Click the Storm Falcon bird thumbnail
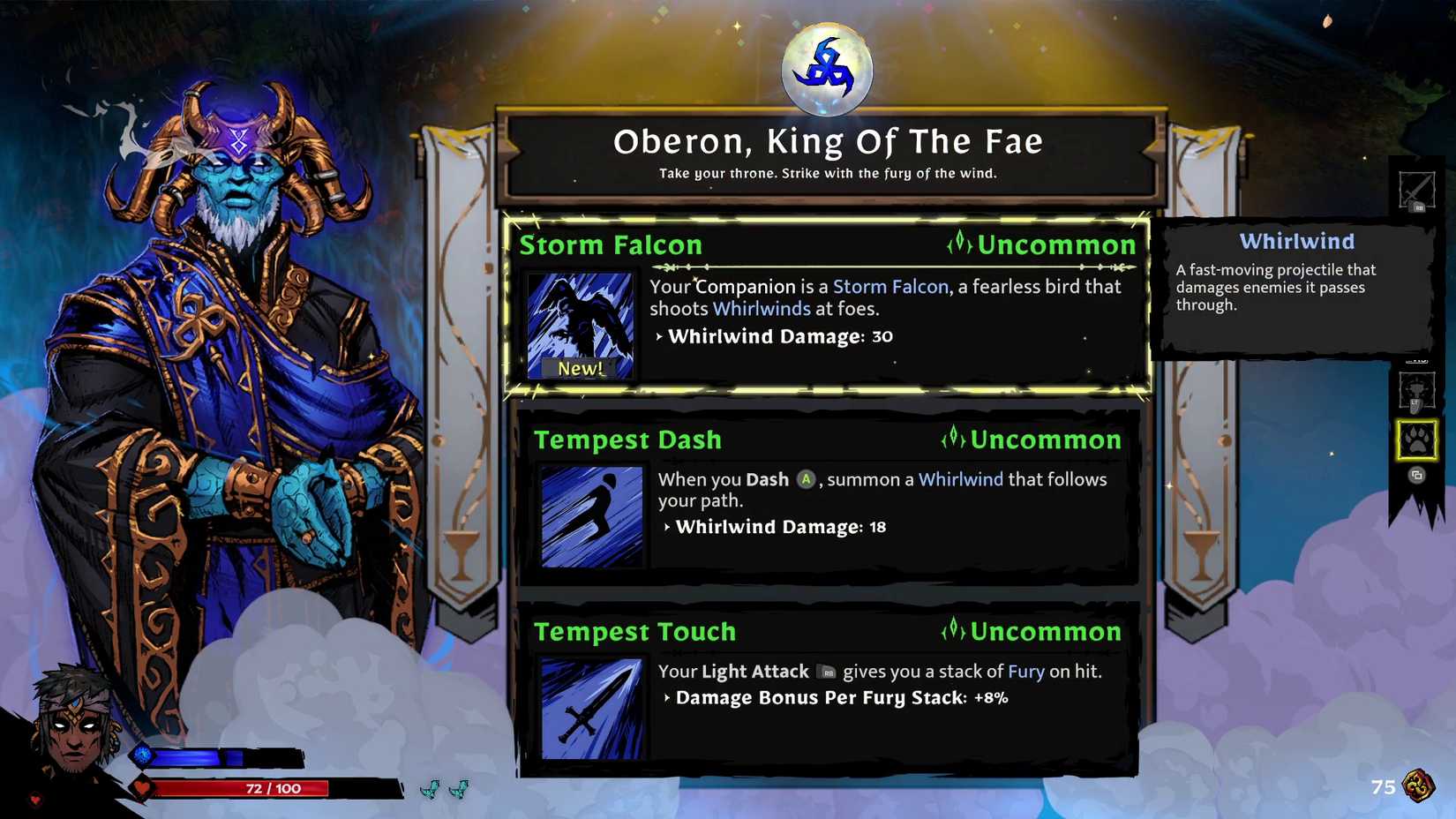Screen dimensions: 1456x819 point(580,325)
